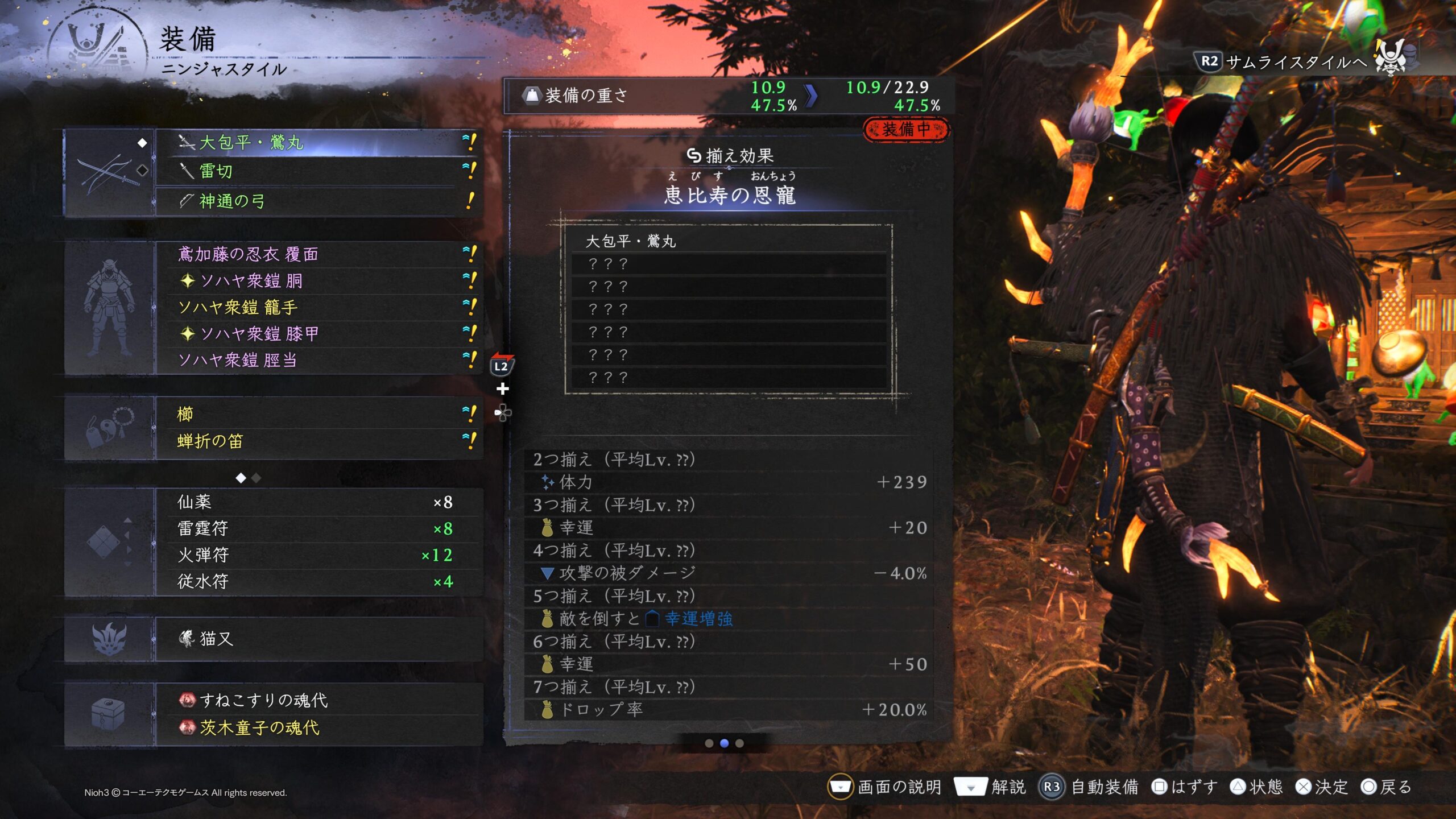Select the ソハヤ衆鎧 胴 chest armor
1456x819 pixels.
(x=318, y=280)
